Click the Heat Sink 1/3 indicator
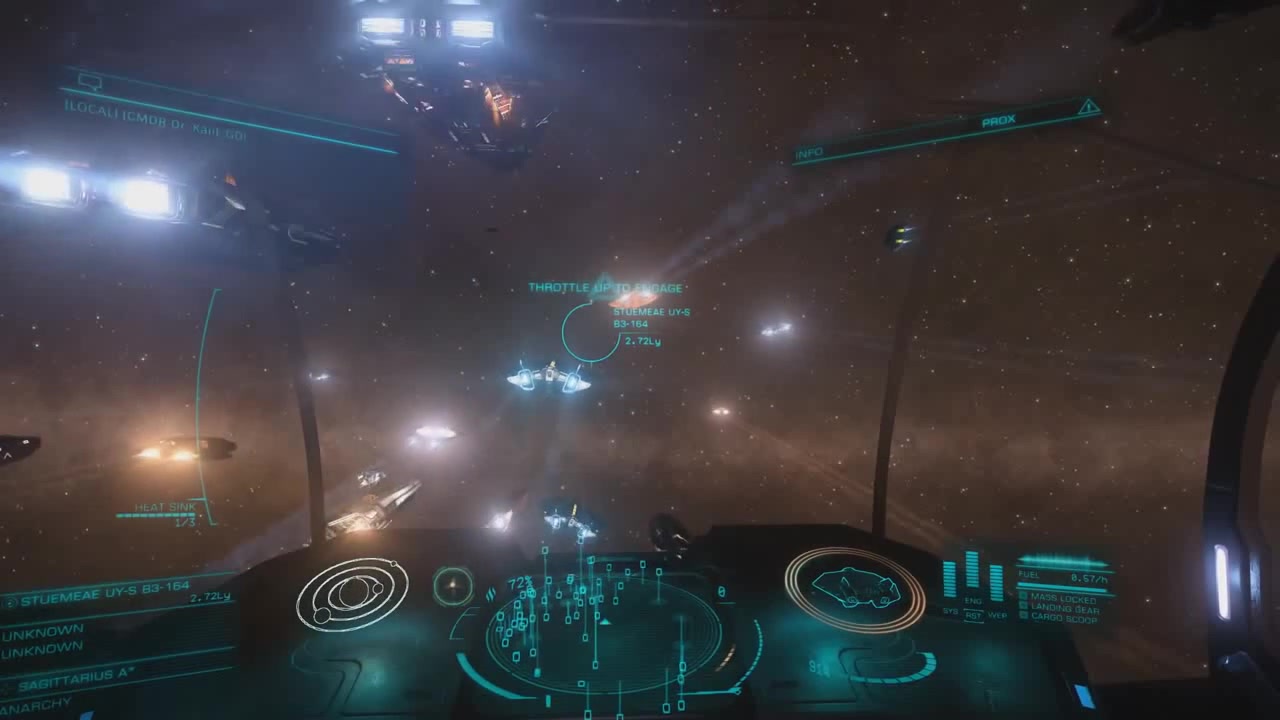This screenshot has height=720, width=1280. pos(165,513)
